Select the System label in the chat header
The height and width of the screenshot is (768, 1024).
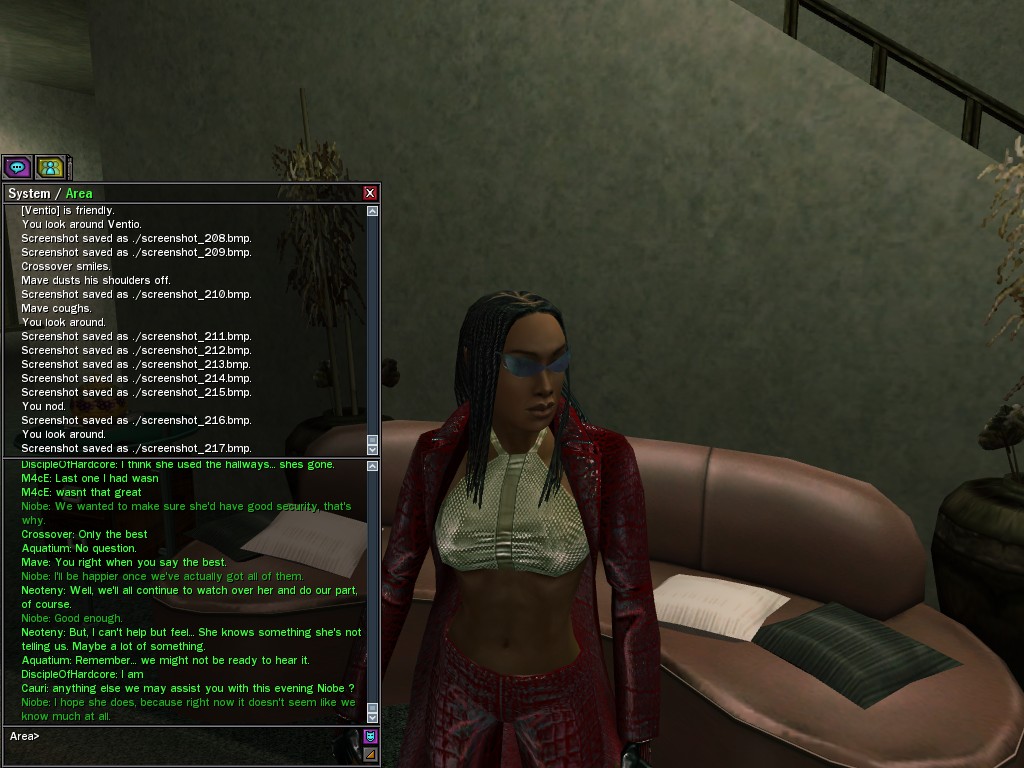tap(28, 194)
